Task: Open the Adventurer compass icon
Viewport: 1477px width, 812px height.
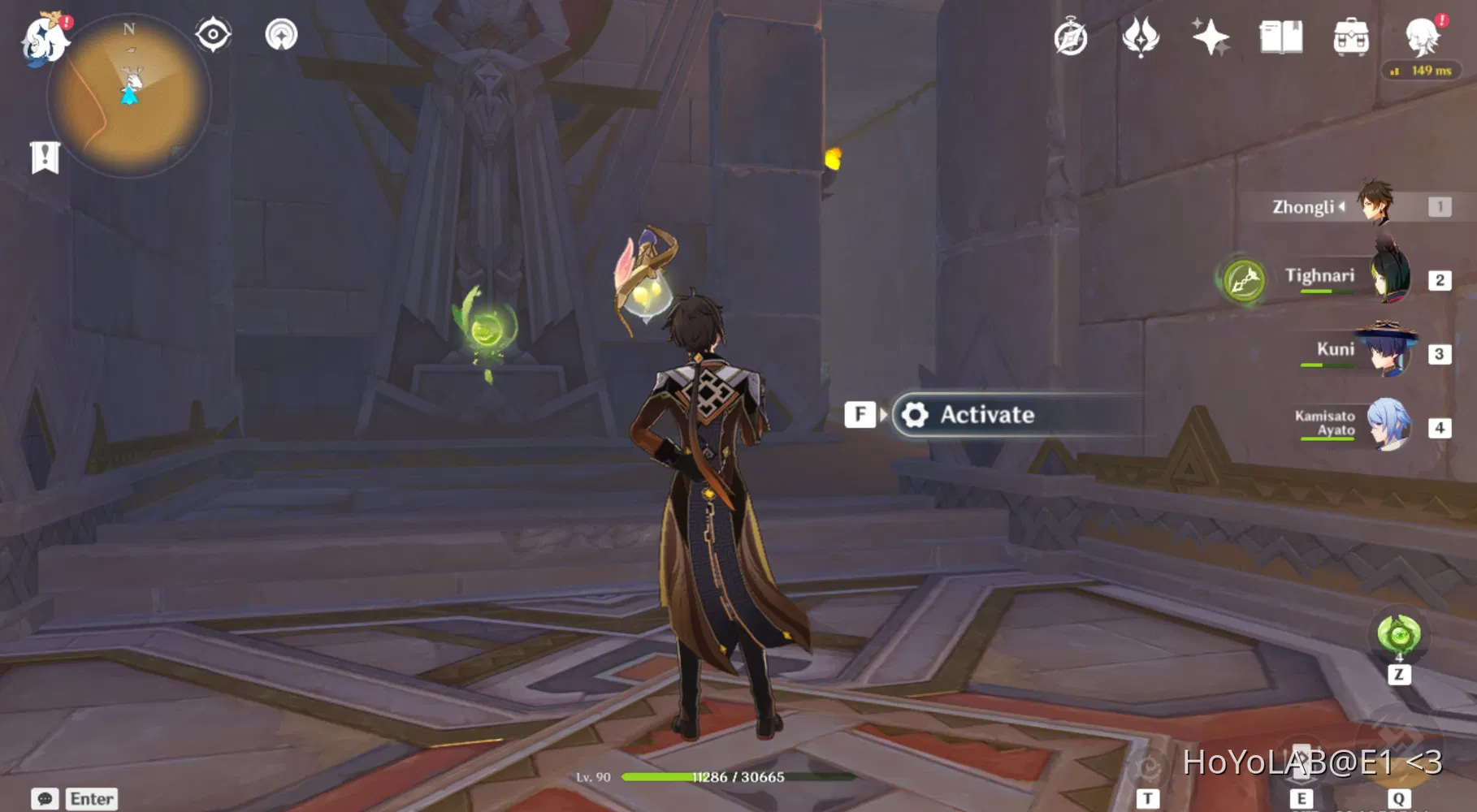Action: click(1071, 37)
